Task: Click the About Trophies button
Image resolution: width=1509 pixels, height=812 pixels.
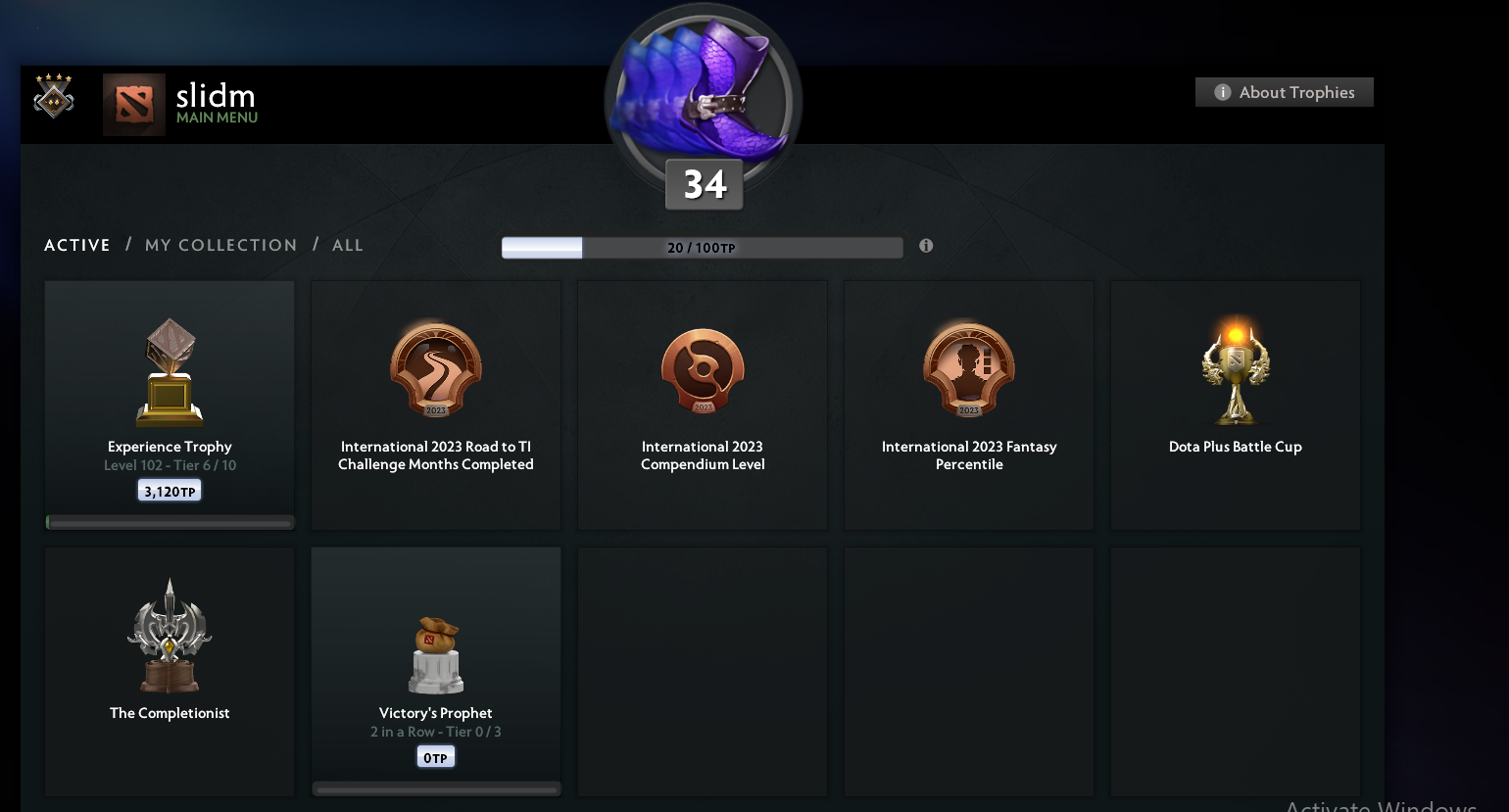Action: [1284, 91]
